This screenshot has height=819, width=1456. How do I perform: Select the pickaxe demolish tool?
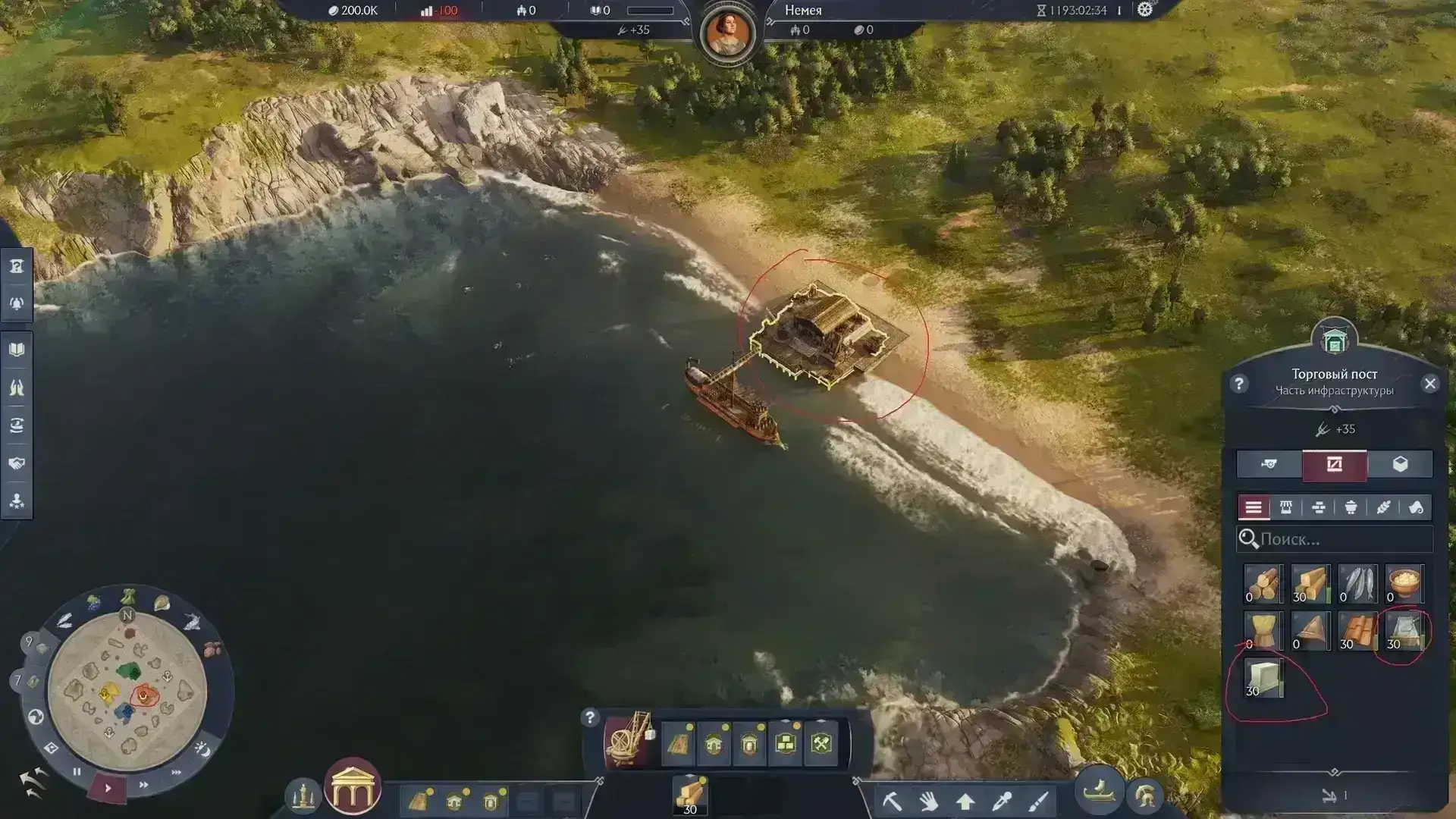pos(892,801)
